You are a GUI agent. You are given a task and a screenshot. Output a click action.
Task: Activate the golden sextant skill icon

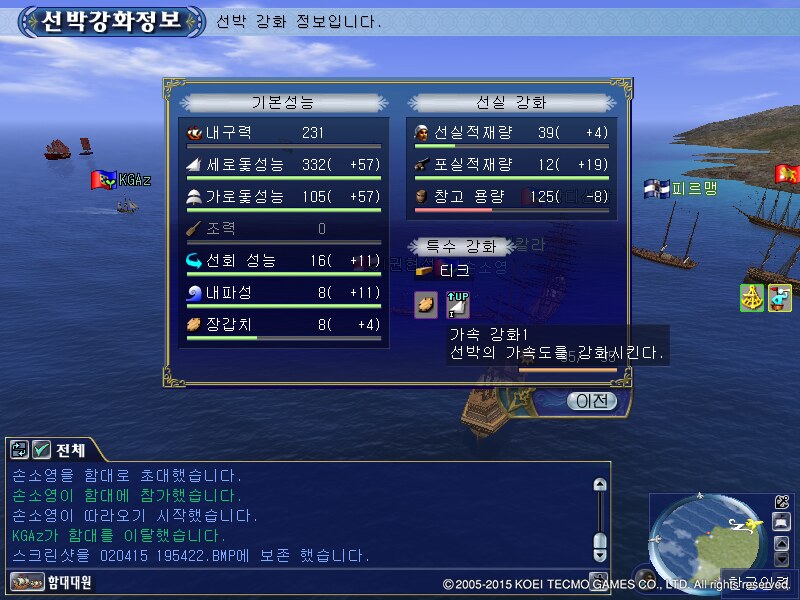[752, 297]
